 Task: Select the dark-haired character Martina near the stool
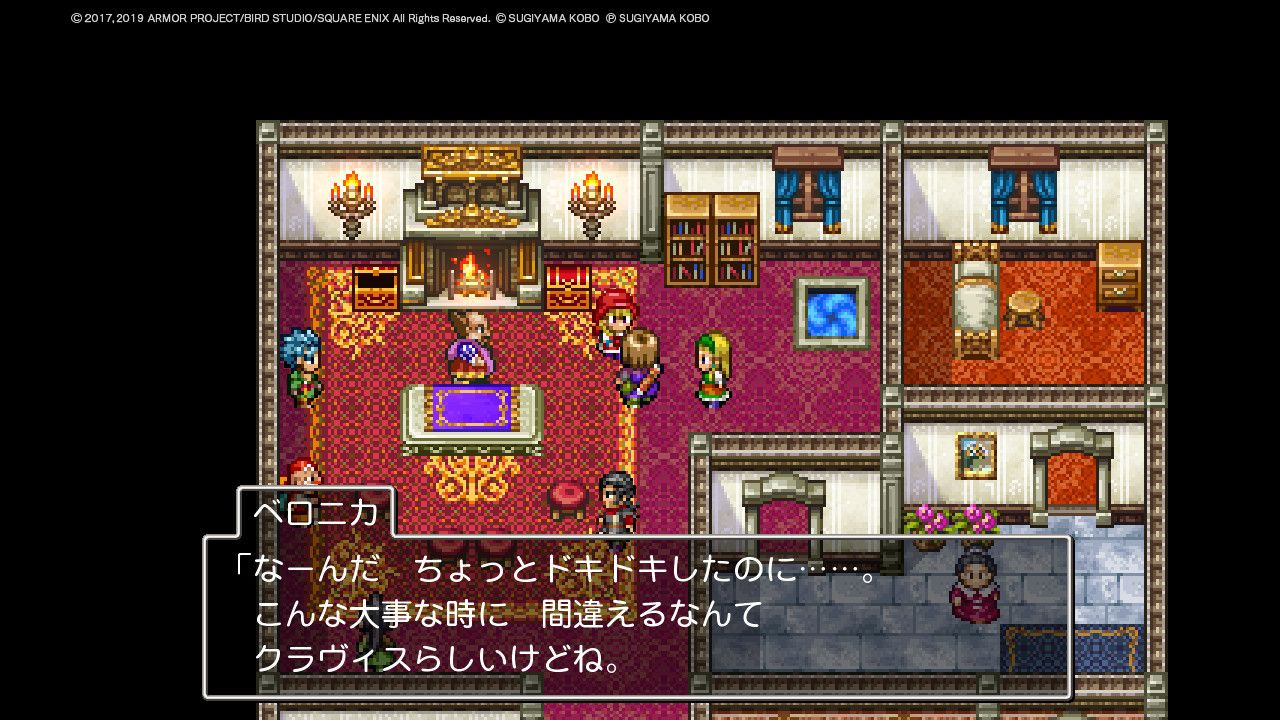617,495
